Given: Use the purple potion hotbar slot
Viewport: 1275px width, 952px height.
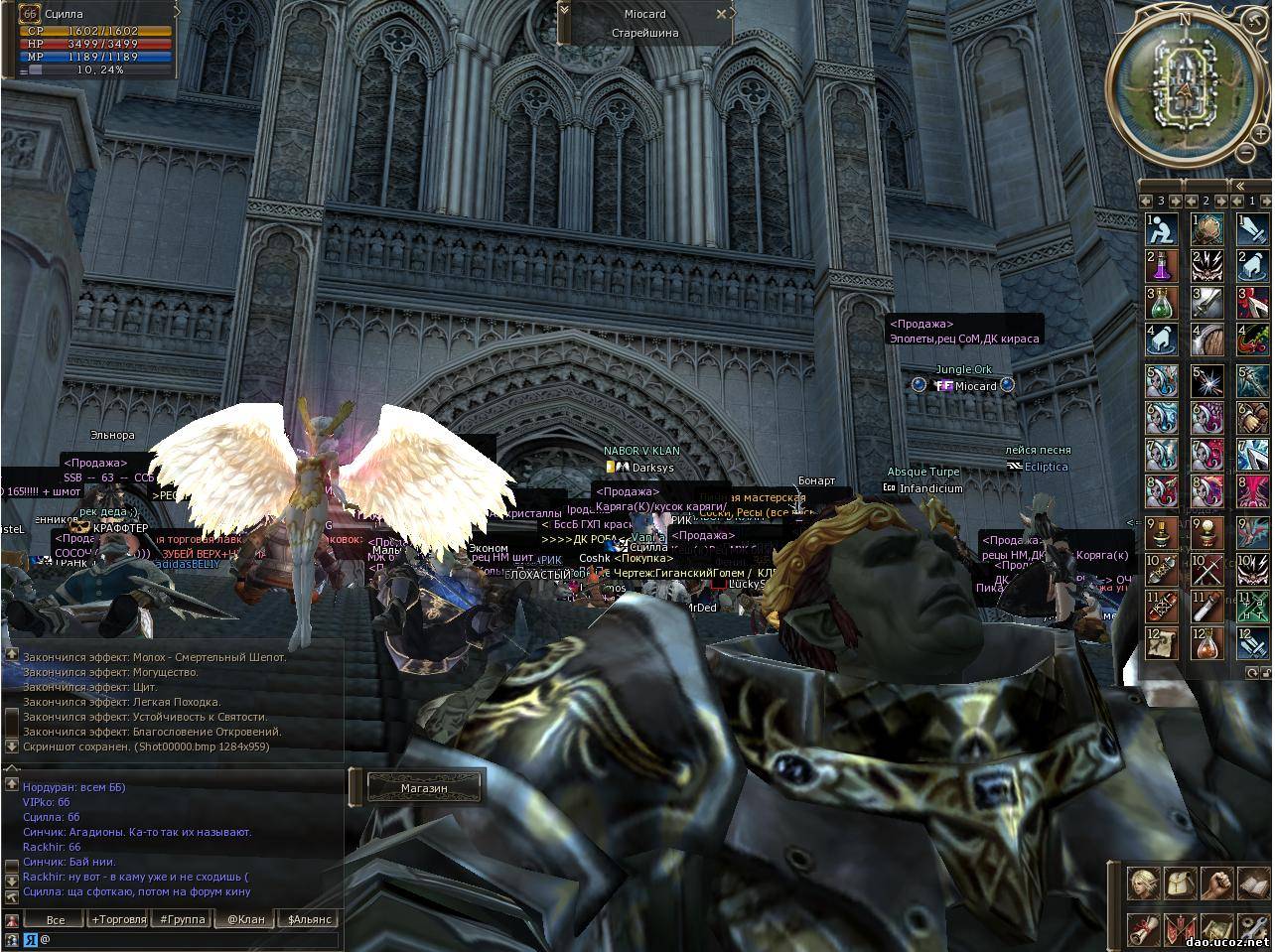Looking at the screenshot, I should [x=1162, y=265].
